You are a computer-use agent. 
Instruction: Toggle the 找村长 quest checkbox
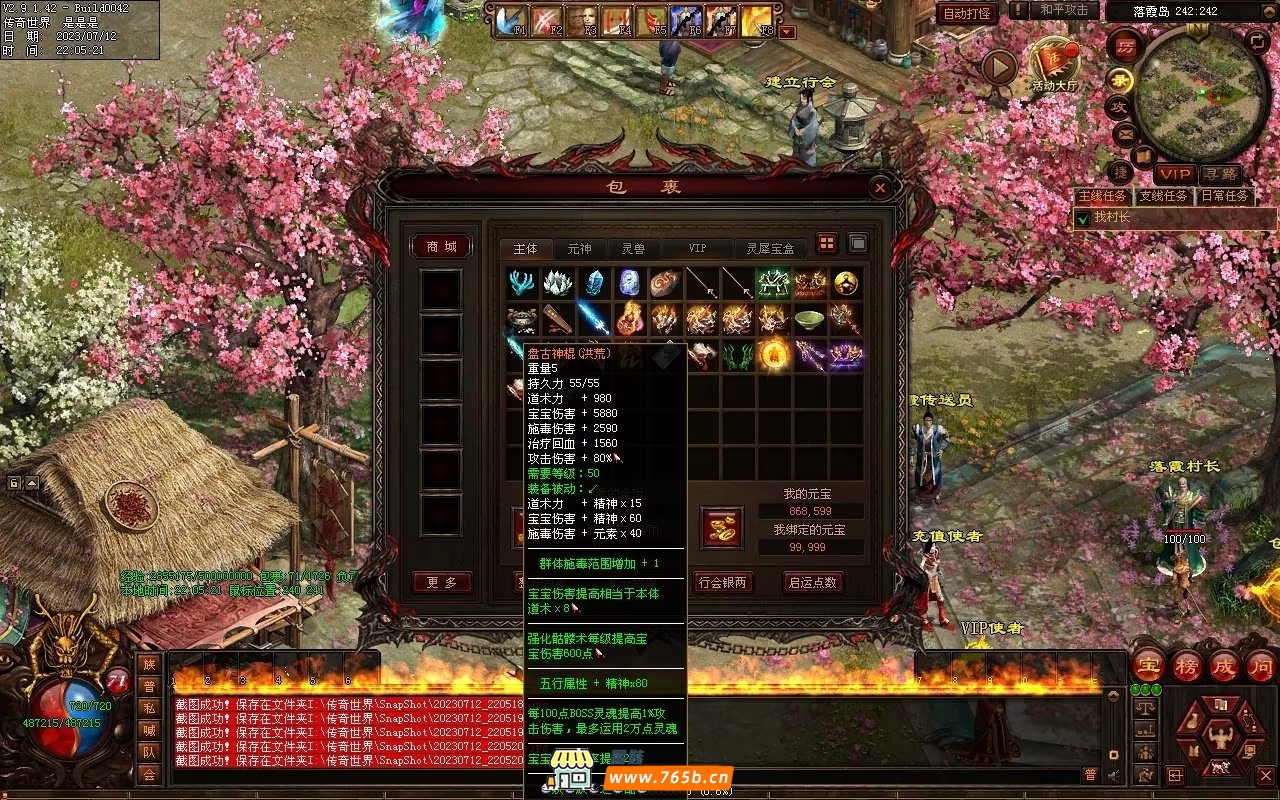1082,217
